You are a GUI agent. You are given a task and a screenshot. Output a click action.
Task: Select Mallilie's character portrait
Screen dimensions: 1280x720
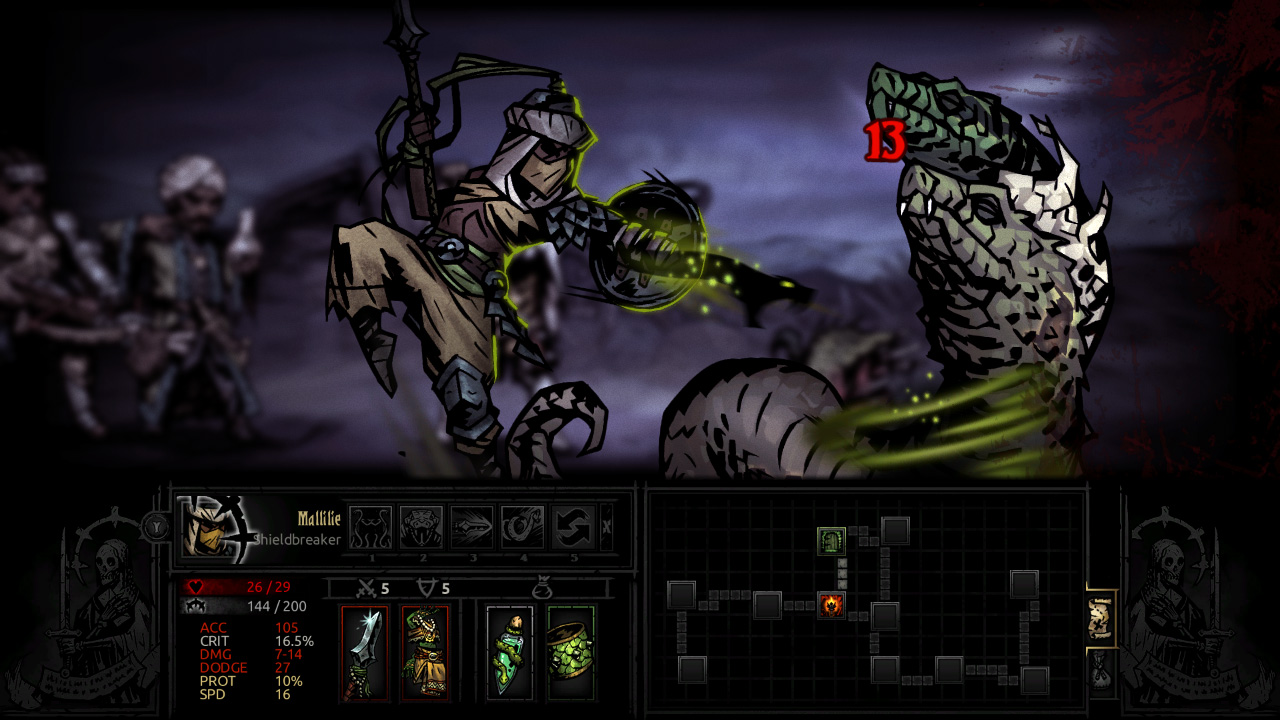click(x=210, y=528)
